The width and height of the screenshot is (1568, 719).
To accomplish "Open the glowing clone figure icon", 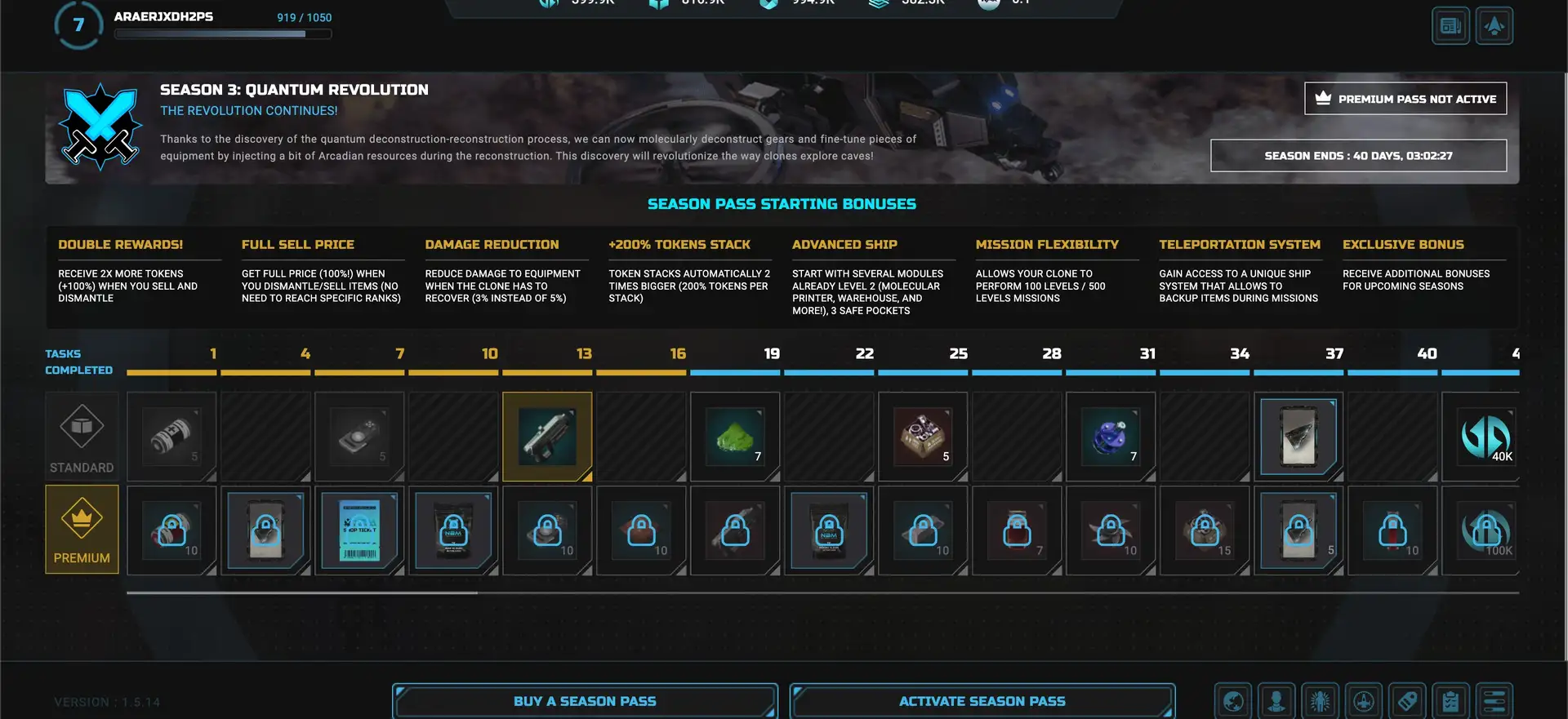I will pos(1320,701).
